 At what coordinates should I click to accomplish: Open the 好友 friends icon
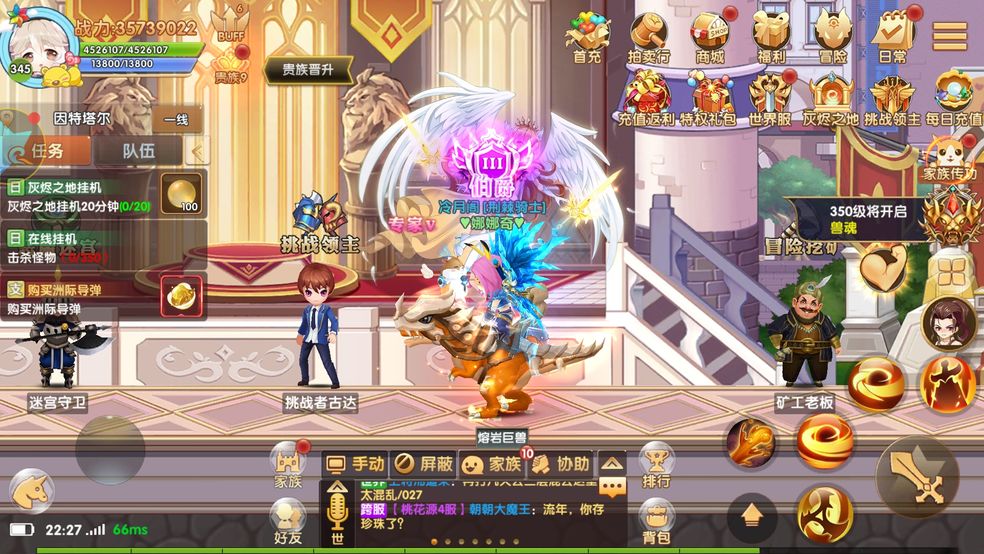click(x=288, y=521)
